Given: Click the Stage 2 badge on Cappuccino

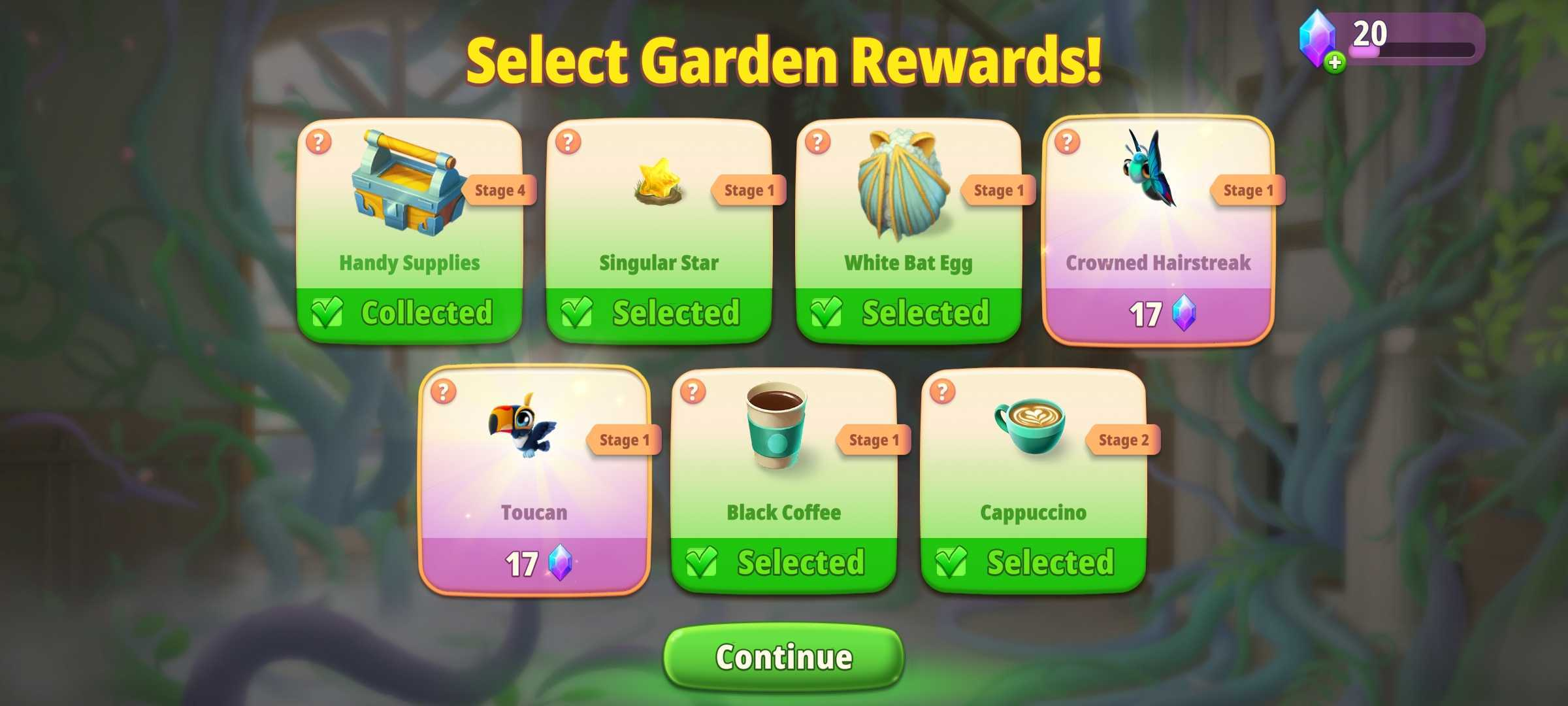Looking at the screenshot, I should pyautogui.click(x=1122, y=441).
